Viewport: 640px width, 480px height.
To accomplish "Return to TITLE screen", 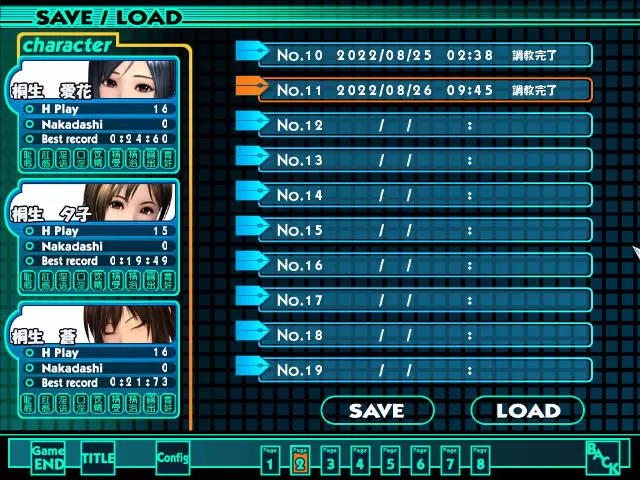I will [x=98, y=458].
